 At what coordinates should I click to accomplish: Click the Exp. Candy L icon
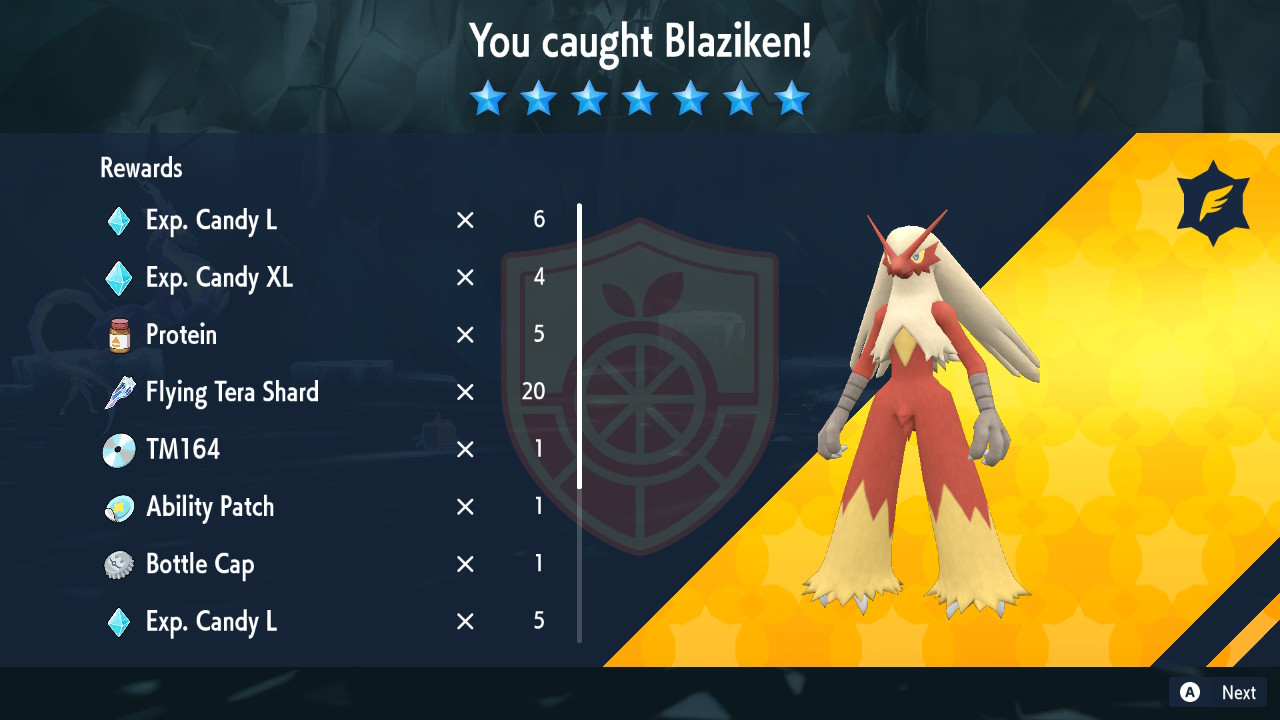click(118, 220)
